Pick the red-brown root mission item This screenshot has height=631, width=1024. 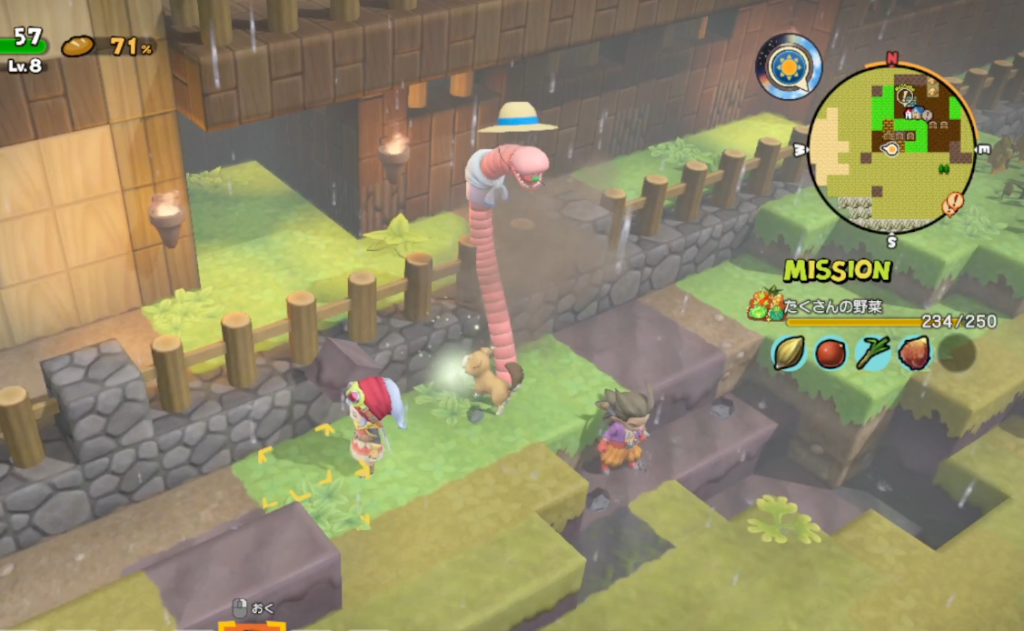[914, 352]
